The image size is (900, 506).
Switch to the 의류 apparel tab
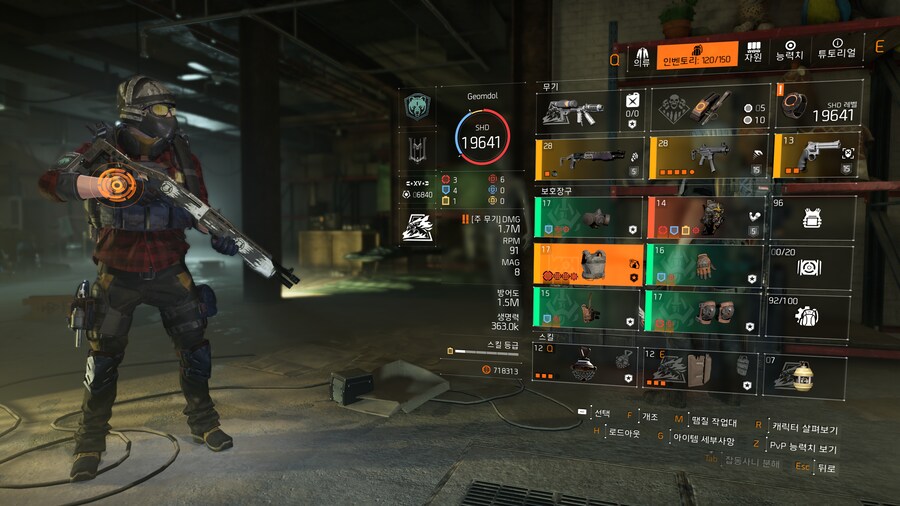pos(641,54)
